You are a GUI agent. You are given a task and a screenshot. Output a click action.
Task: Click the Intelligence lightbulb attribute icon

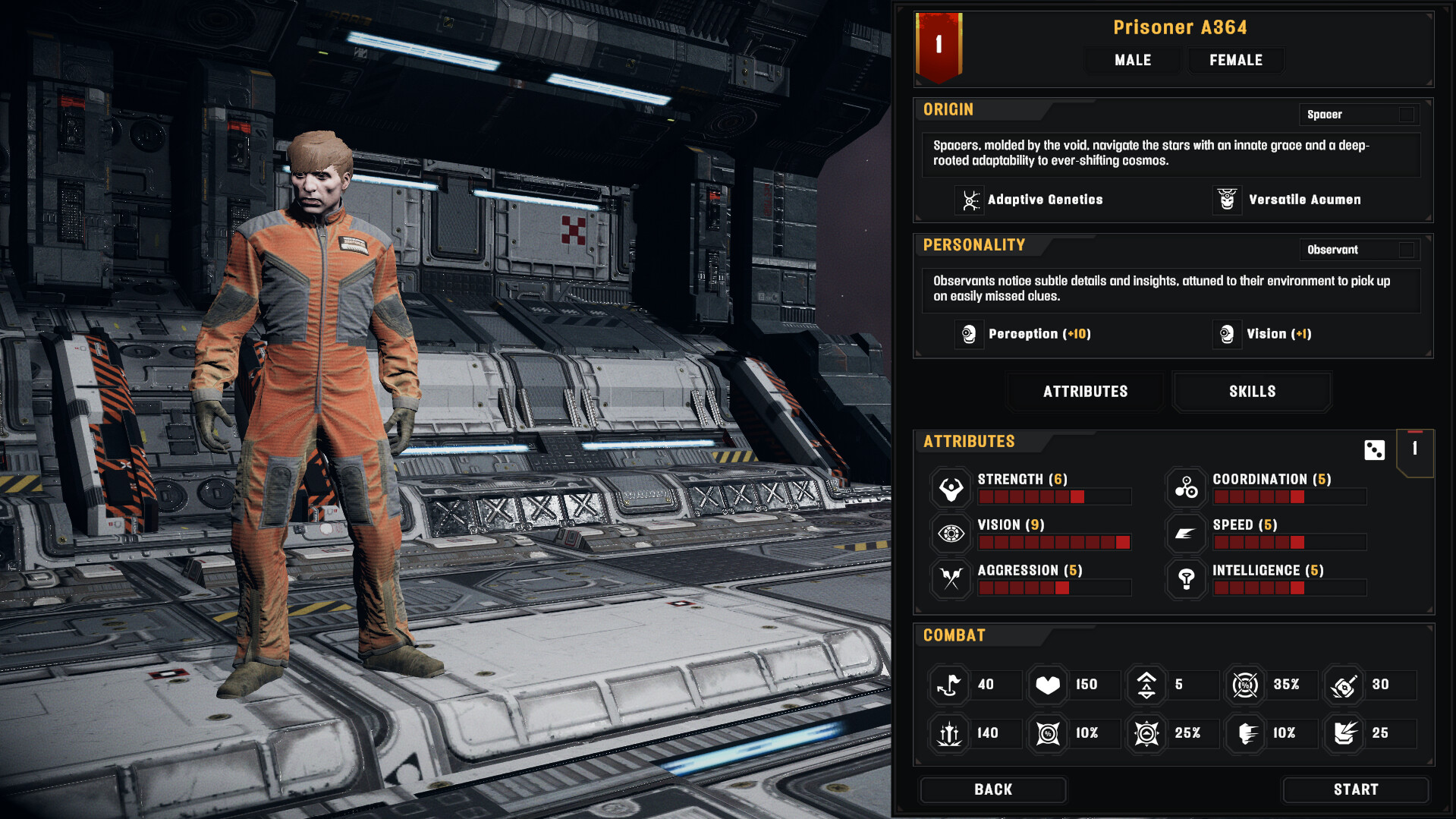point(1186,578)
